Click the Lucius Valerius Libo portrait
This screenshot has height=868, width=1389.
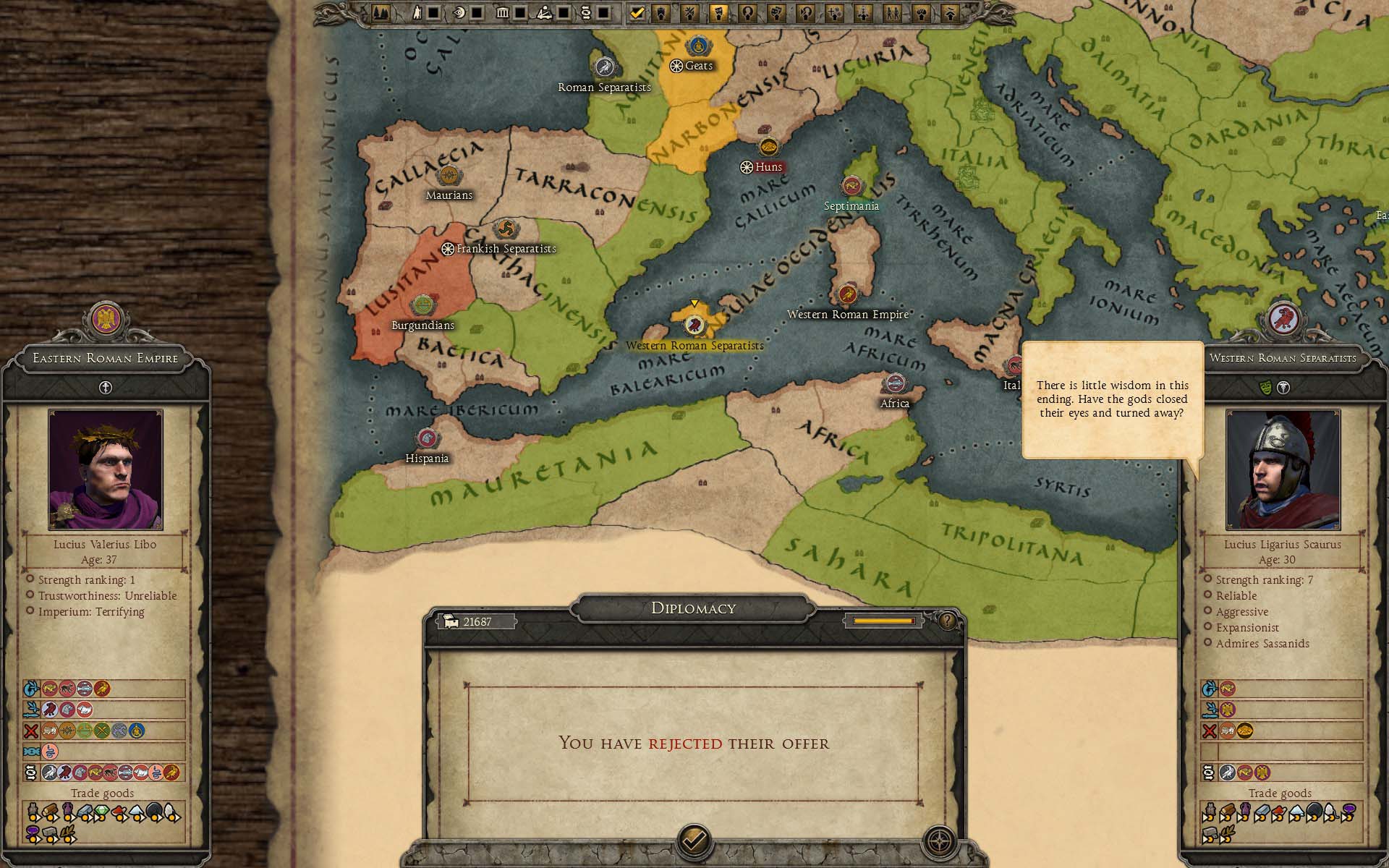(x=106, y=469)
